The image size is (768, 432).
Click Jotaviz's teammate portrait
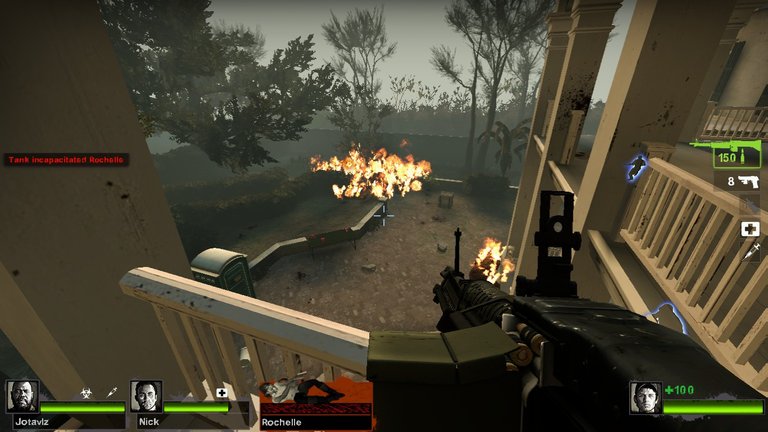[x=22, y=397]
